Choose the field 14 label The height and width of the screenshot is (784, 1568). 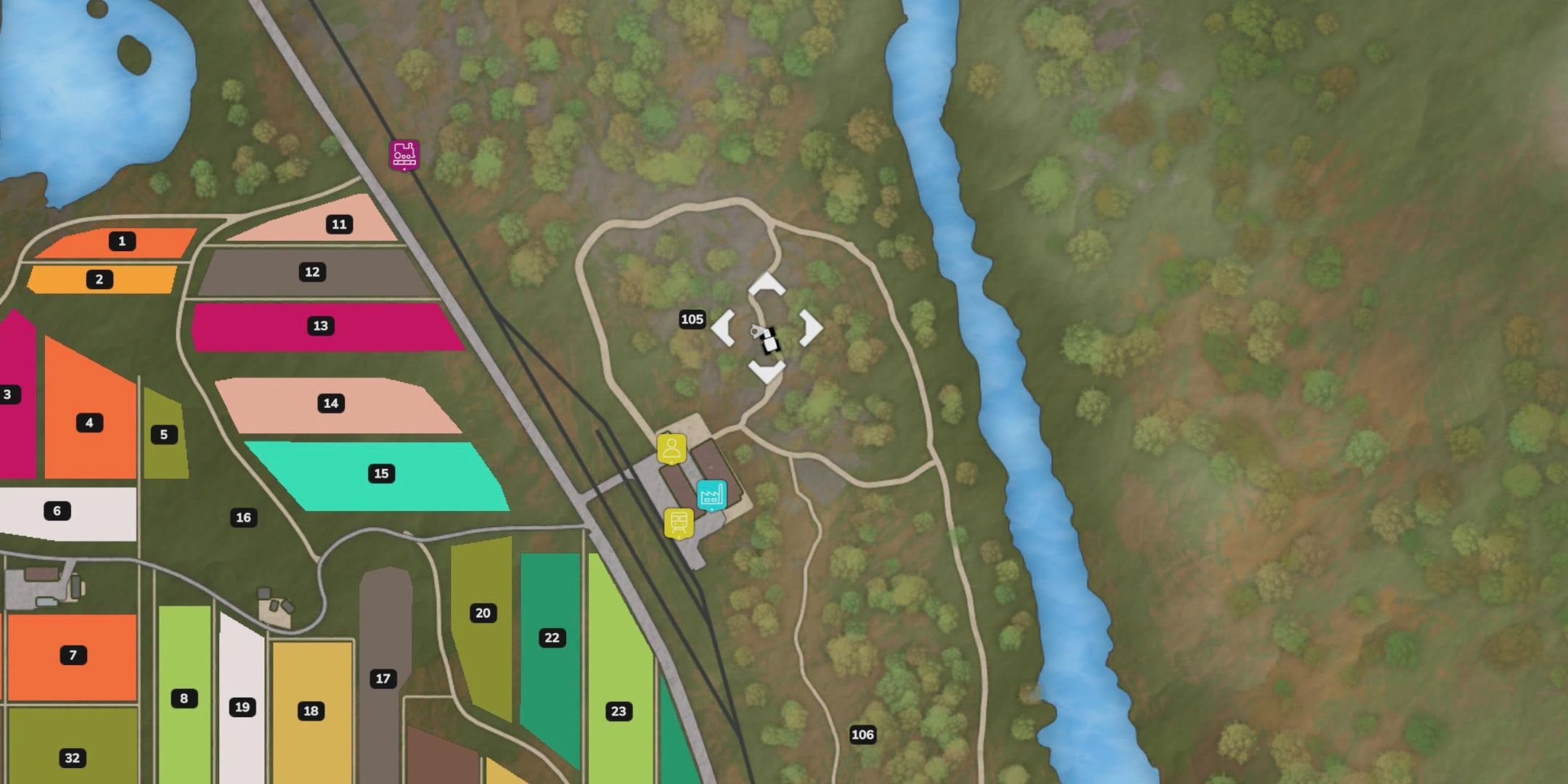pyautogui.click(x=330, y=403)
